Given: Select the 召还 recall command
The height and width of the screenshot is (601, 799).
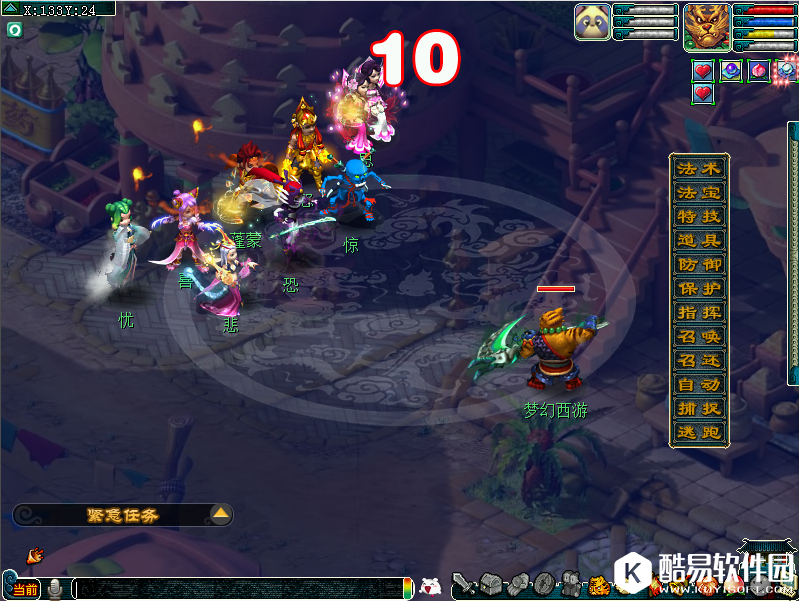Looking at the screenshot, I should (698, 360).
